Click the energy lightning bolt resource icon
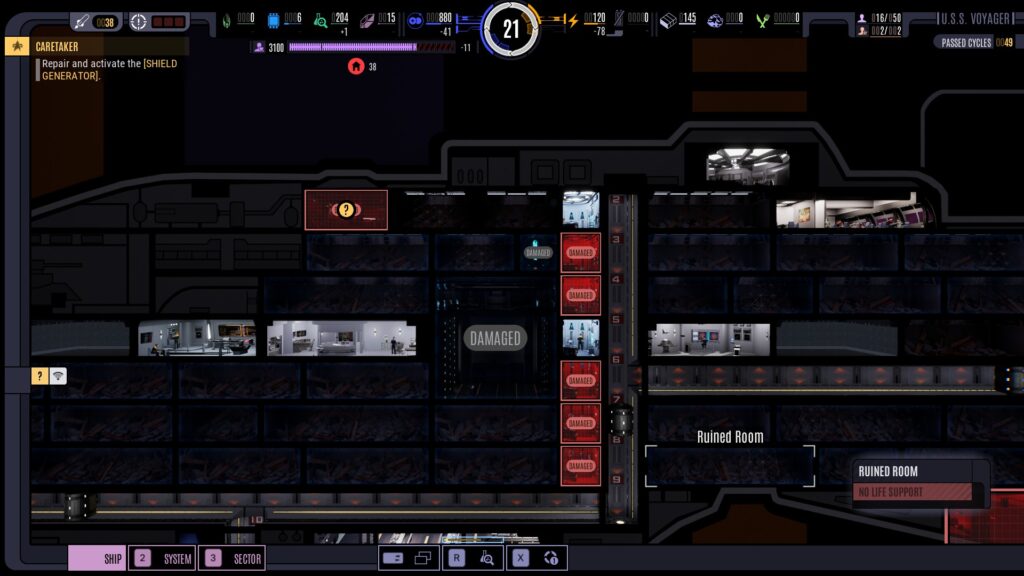Screen dimensions: 1024x576 click(x=573, y=19)
